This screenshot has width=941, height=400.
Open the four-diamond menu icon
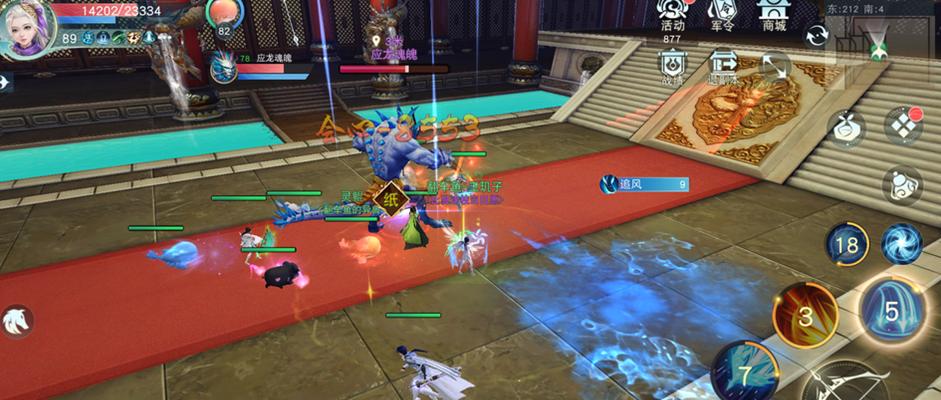(902, 126)
